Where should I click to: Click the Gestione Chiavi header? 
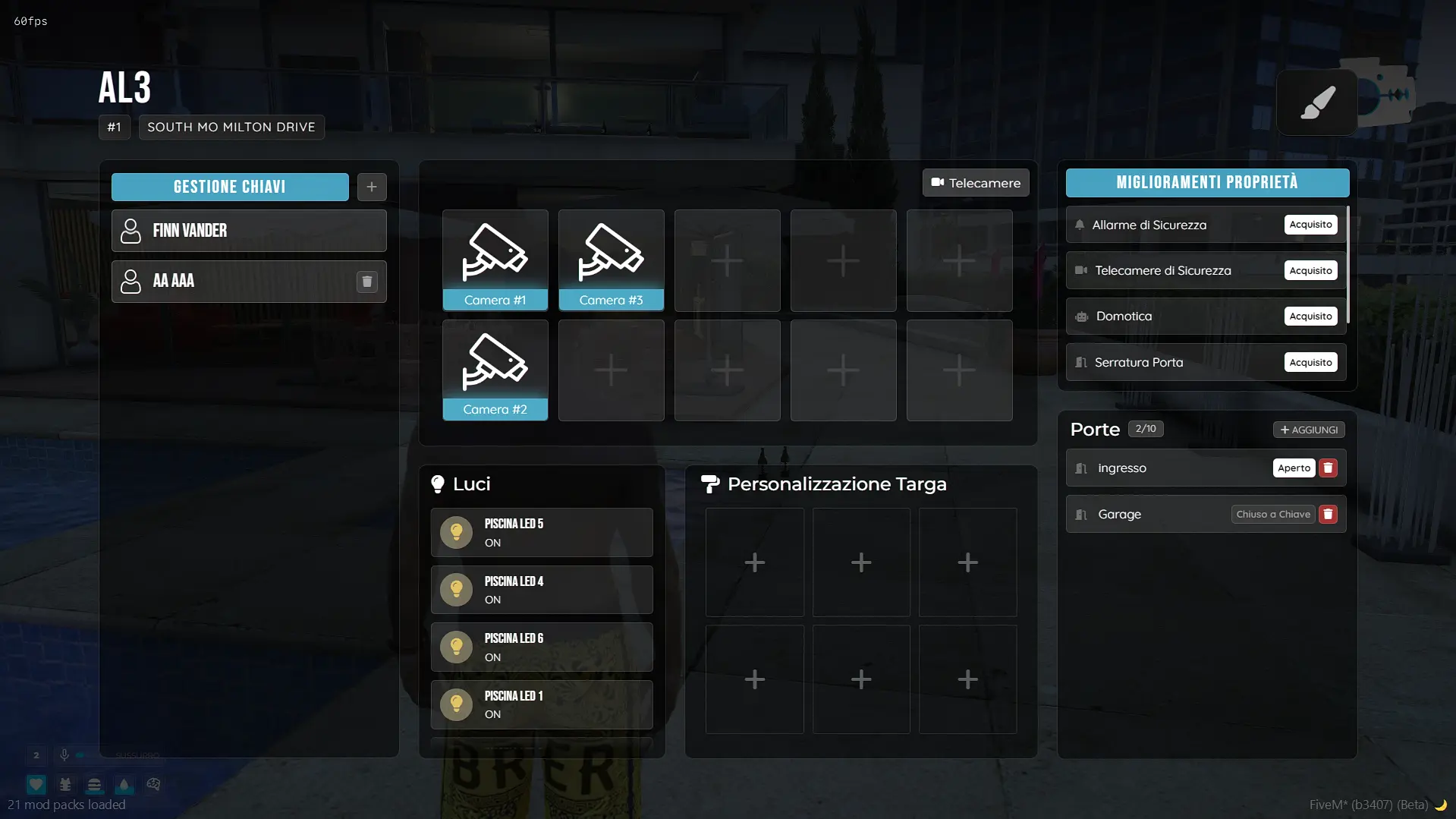click(x=230, y=187)
